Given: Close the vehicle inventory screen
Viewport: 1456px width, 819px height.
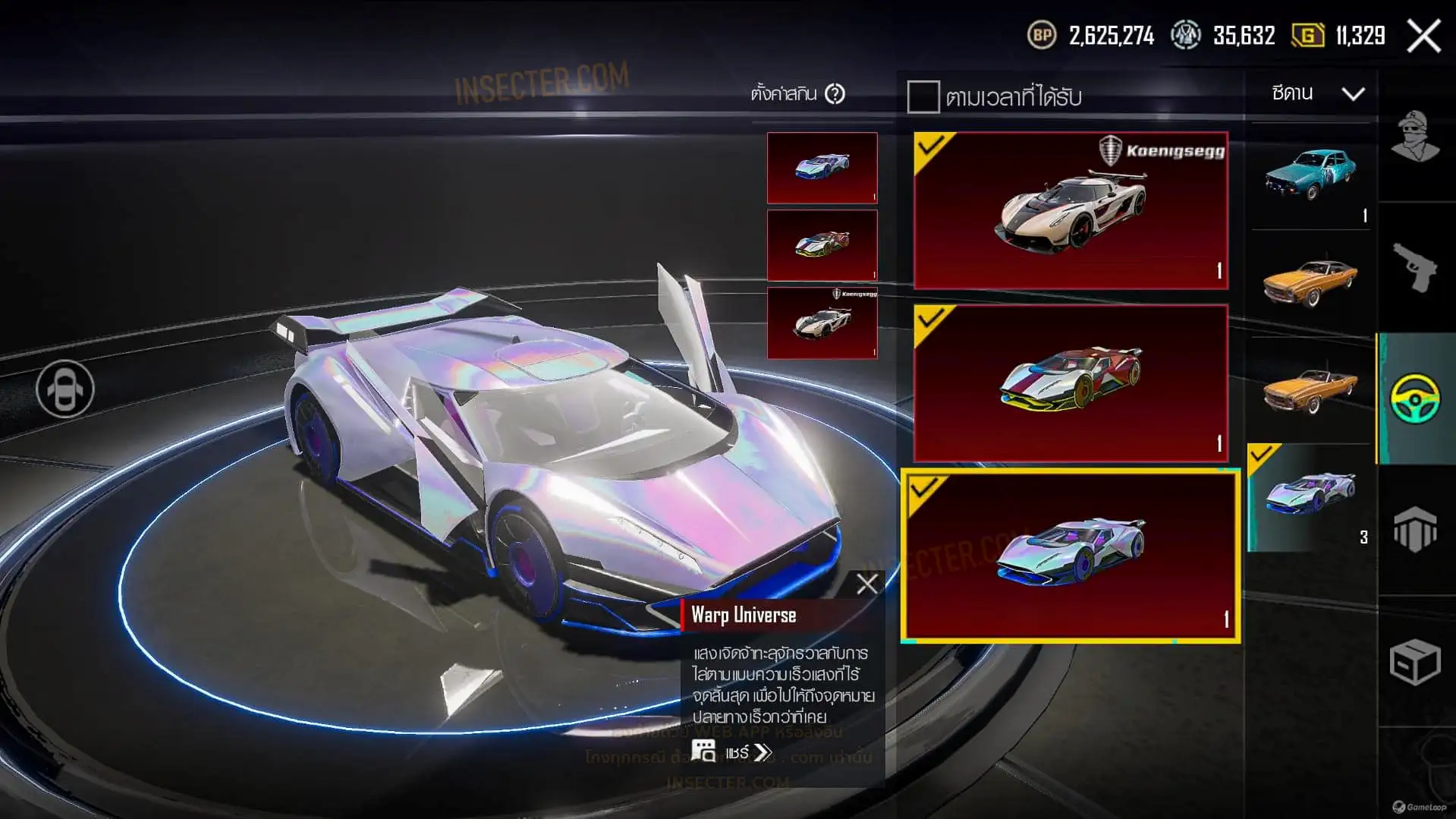Looking at the screenshot, I should tap(1423, 36).
